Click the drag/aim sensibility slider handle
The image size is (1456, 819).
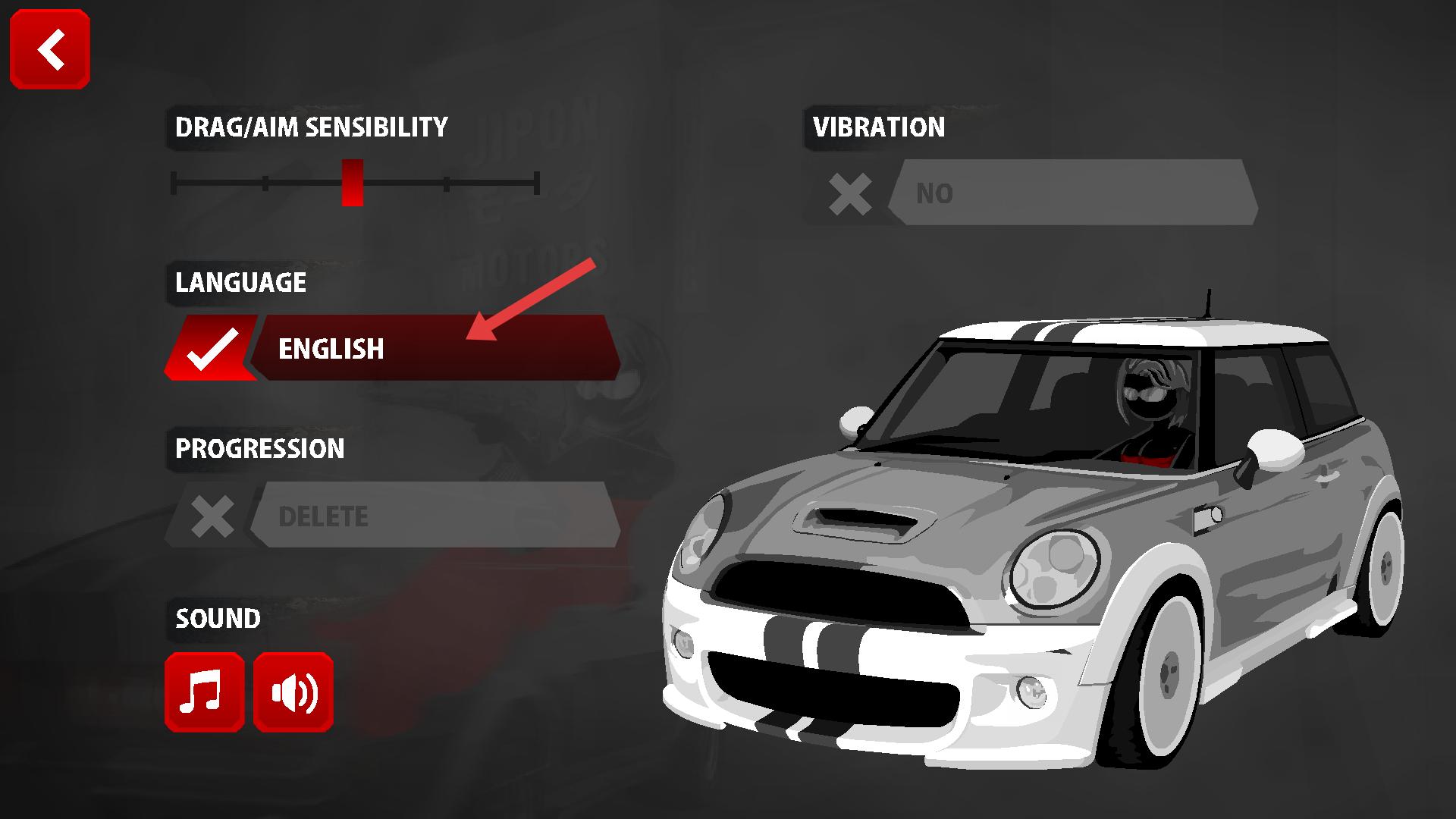click(353, 183)
